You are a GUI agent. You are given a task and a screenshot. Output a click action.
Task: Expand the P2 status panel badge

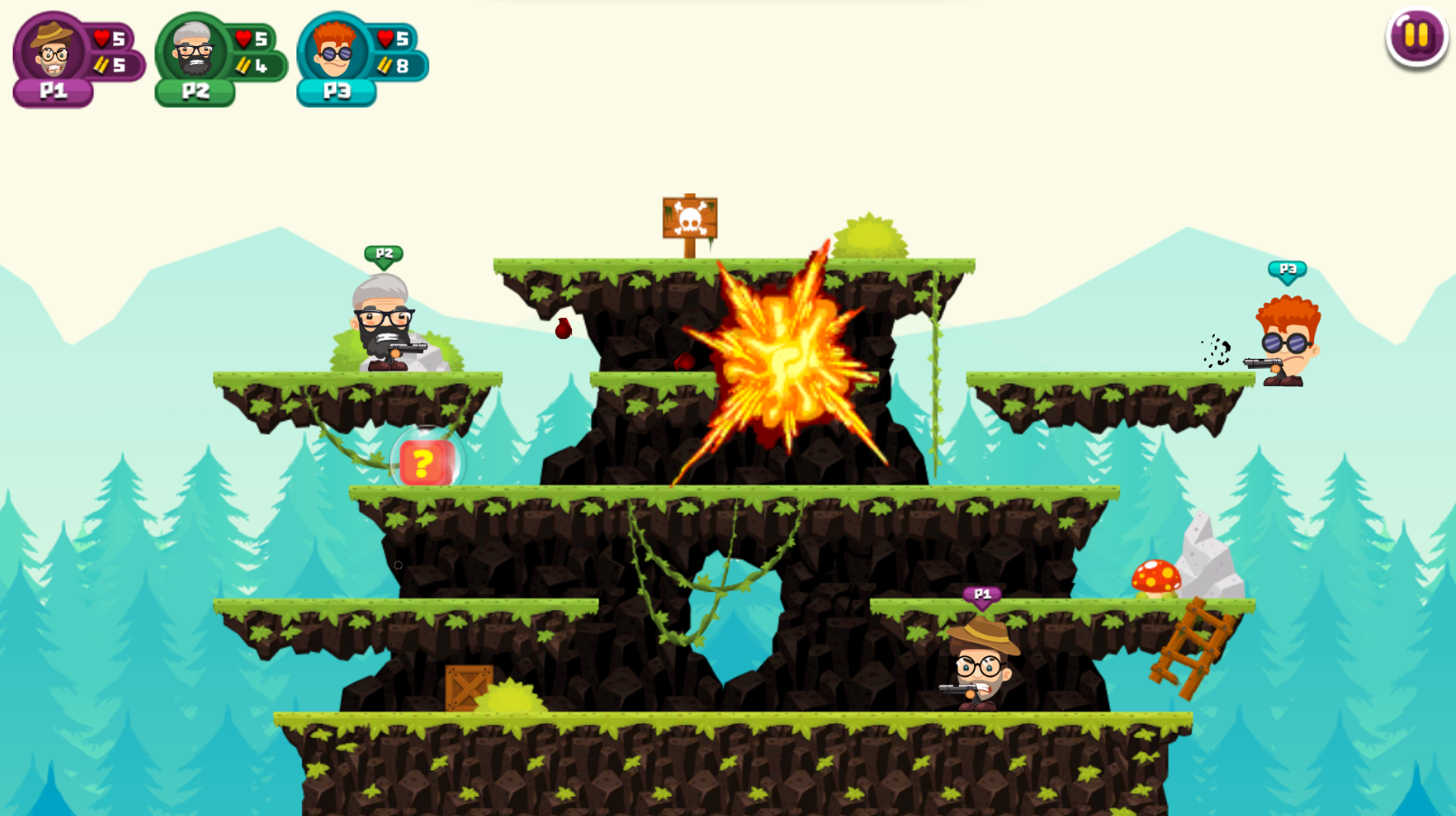[194, 89]
